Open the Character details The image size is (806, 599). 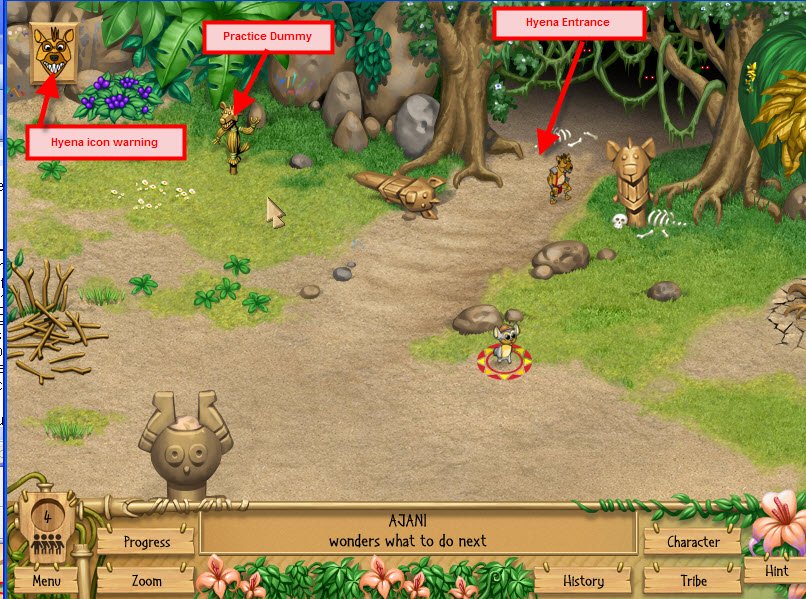coord(693,542)
